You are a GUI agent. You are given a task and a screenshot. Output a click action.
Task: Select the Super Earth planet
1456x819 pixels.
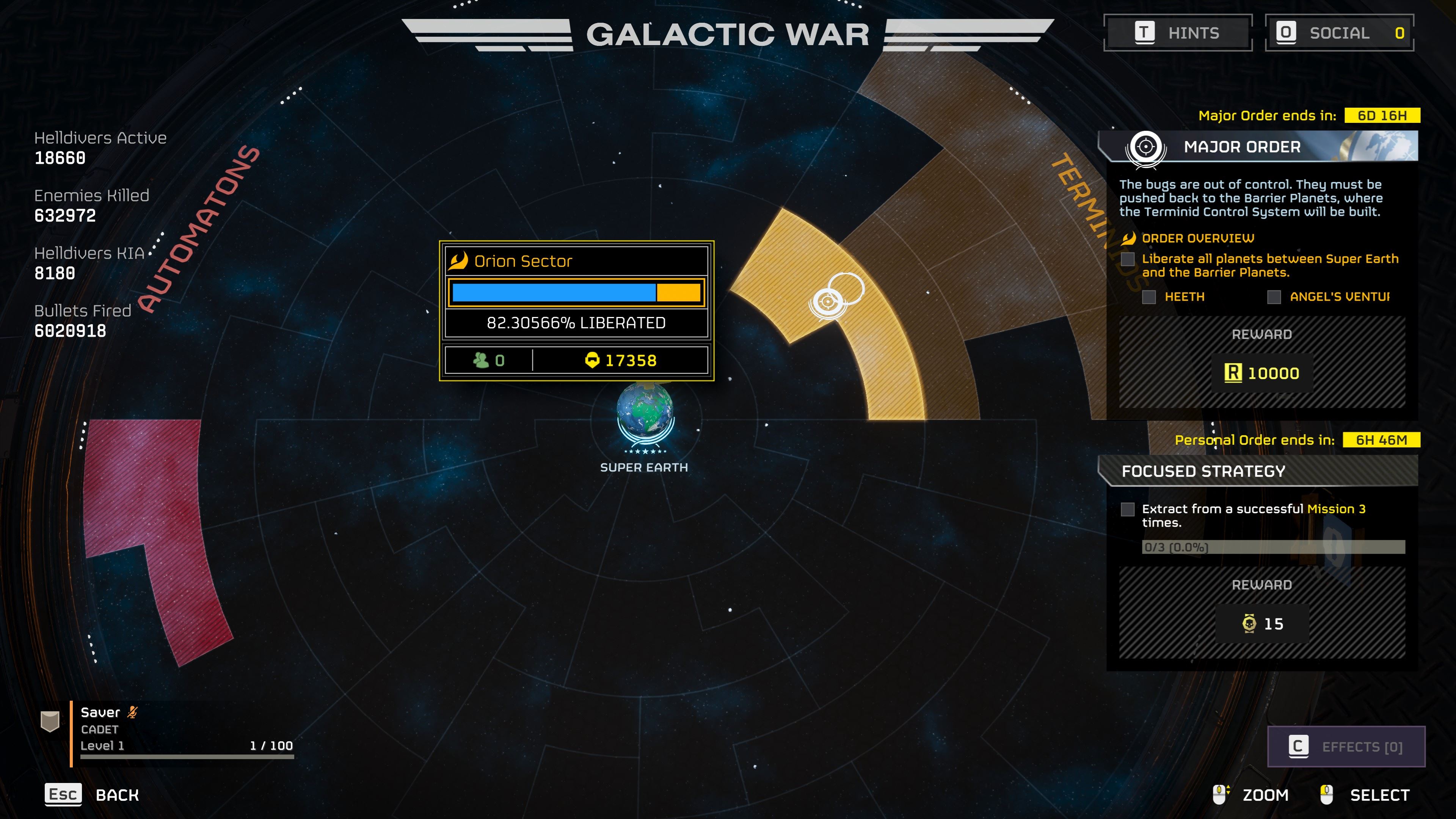click(644, 411)
